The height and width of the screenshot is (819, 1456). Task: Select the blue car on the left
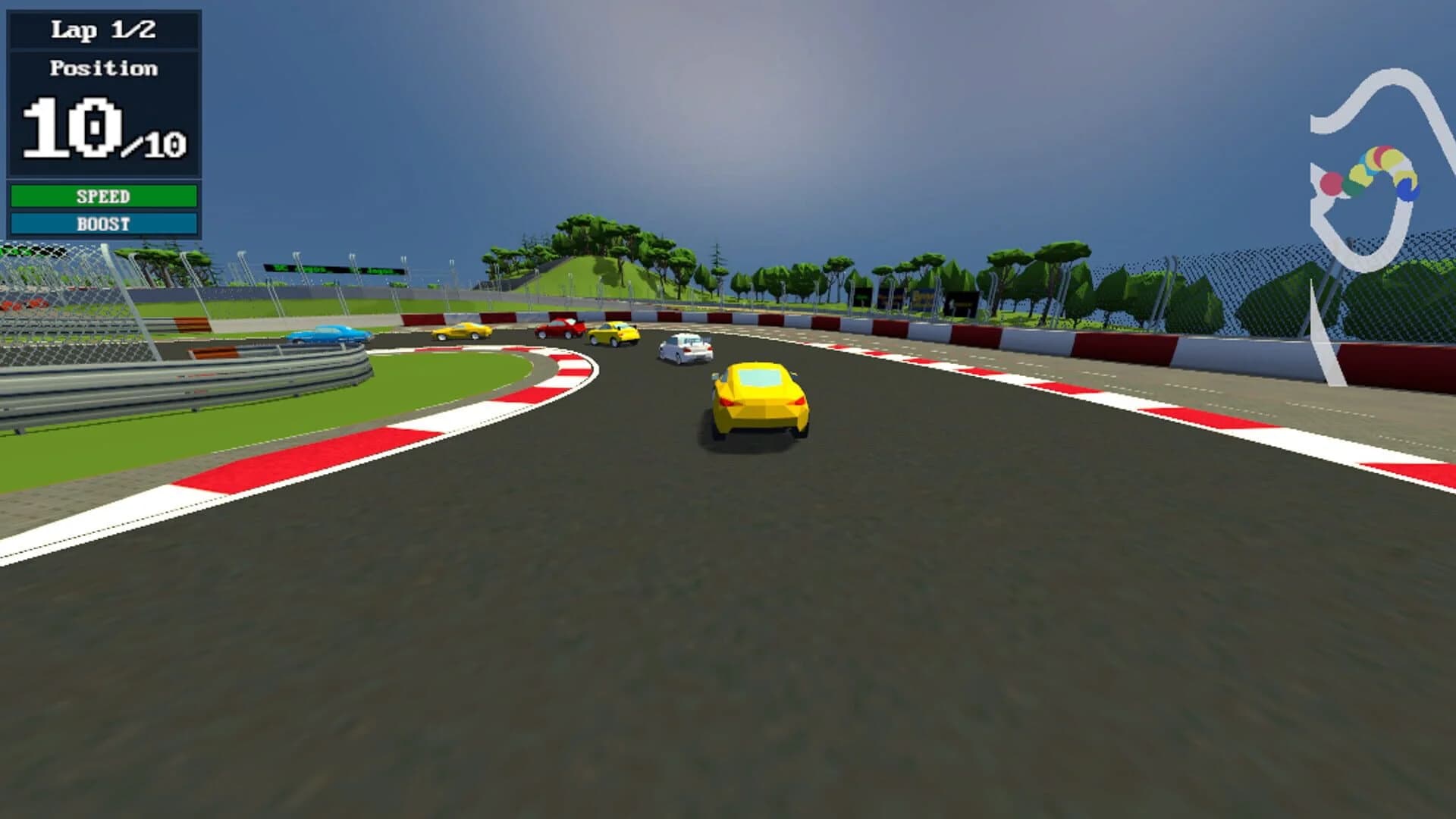tap(326, 332)
